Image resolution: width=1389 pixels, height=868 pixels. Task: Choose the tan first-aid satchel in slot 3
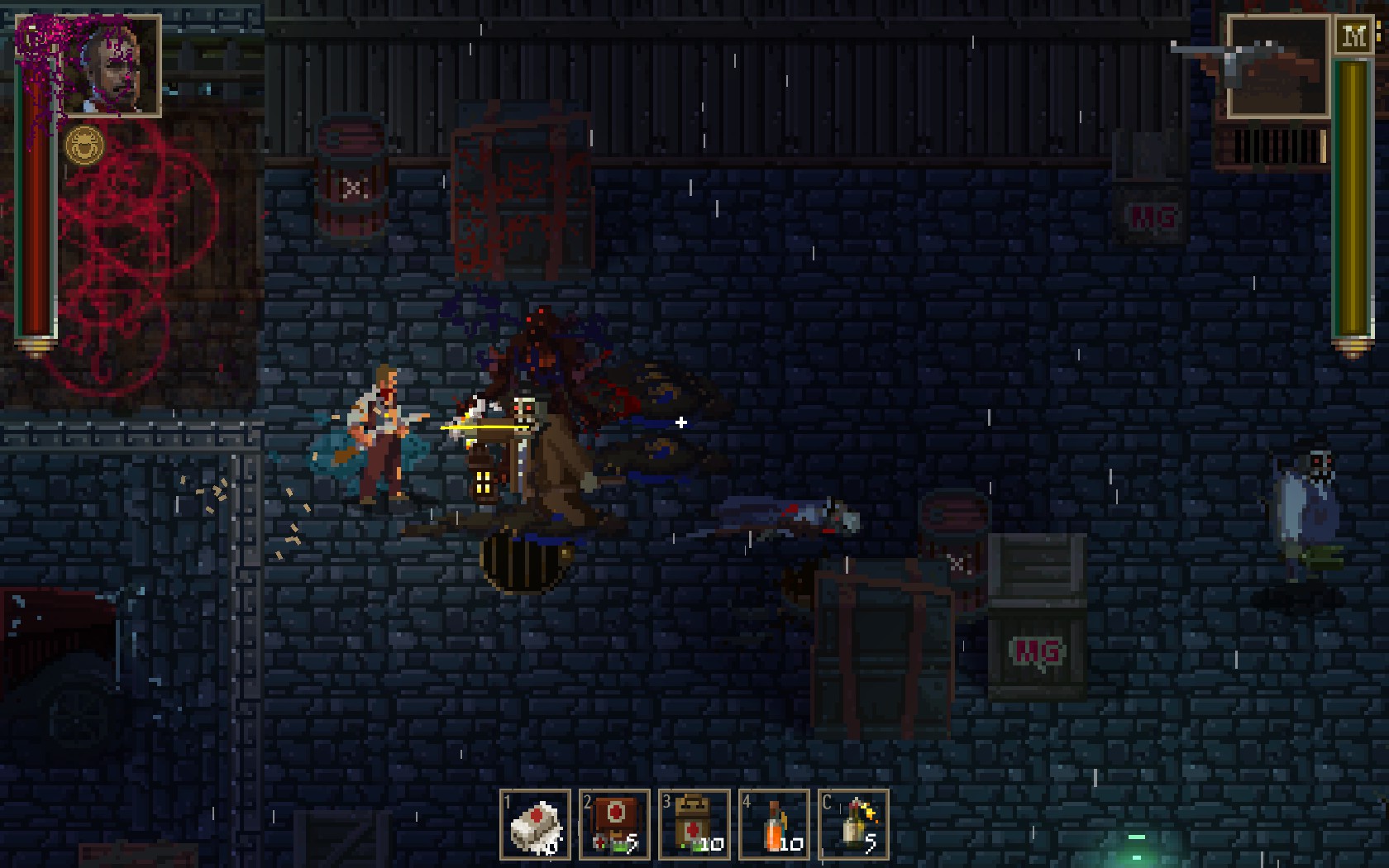694,825
